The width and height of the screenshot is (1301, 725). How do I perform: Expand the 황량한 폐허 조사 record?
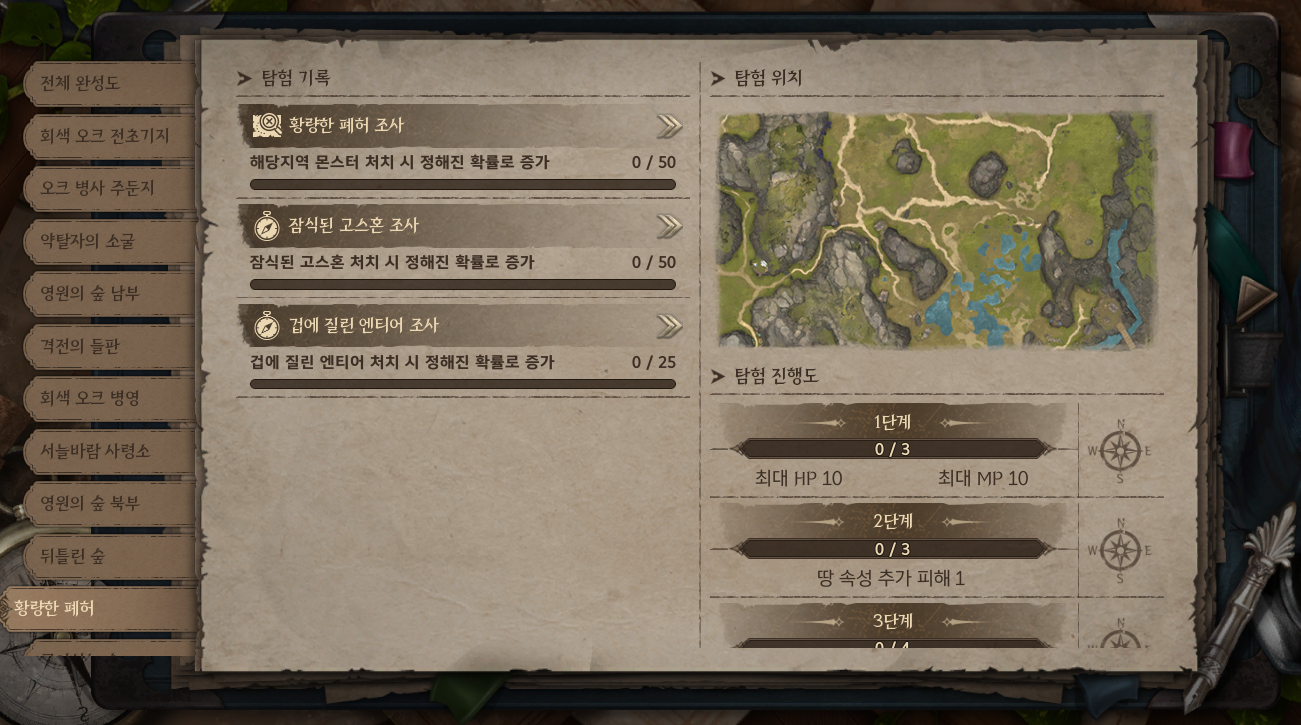click(x=669, y=126)
